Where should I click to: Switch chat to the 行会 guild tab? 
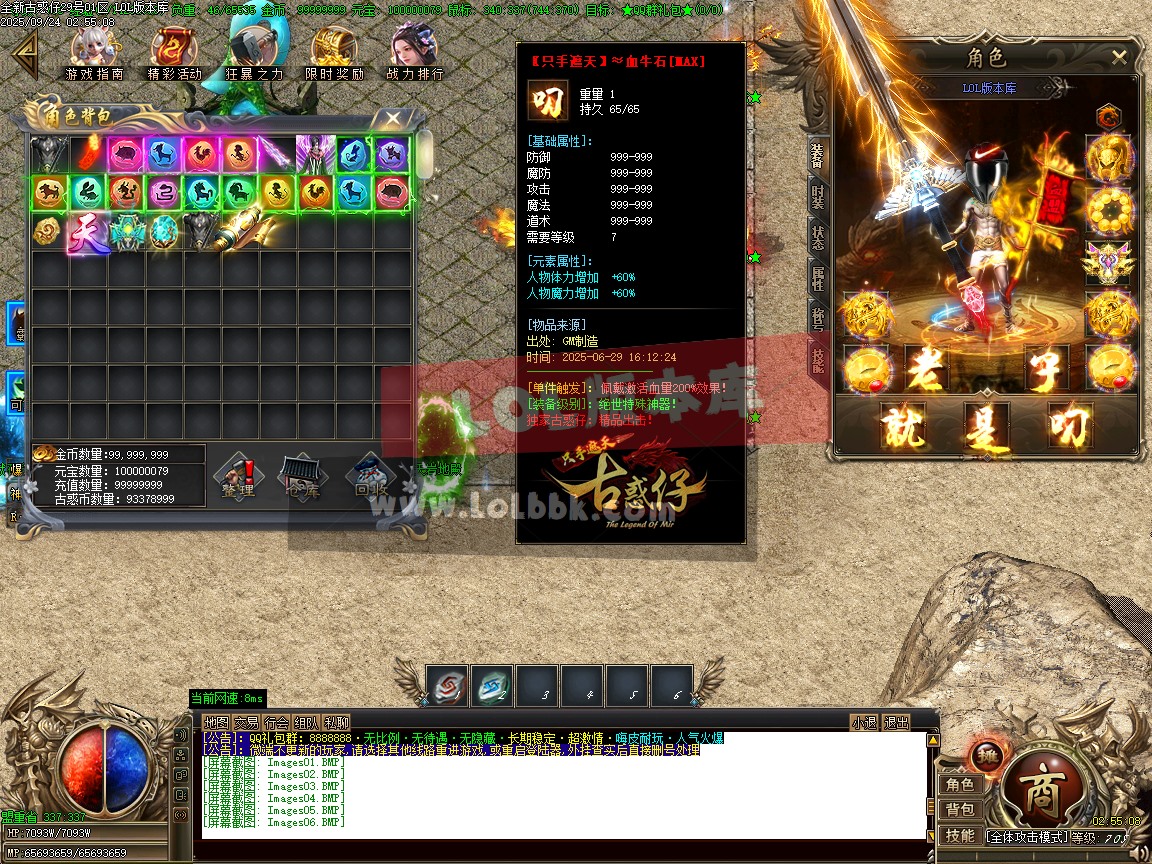(277, 723)
